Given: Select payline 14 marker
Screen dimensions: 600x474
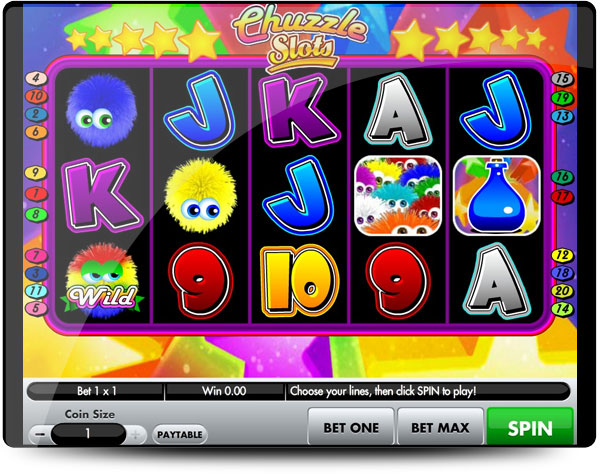Looking at the screenshot, I should tap(561, 309).
